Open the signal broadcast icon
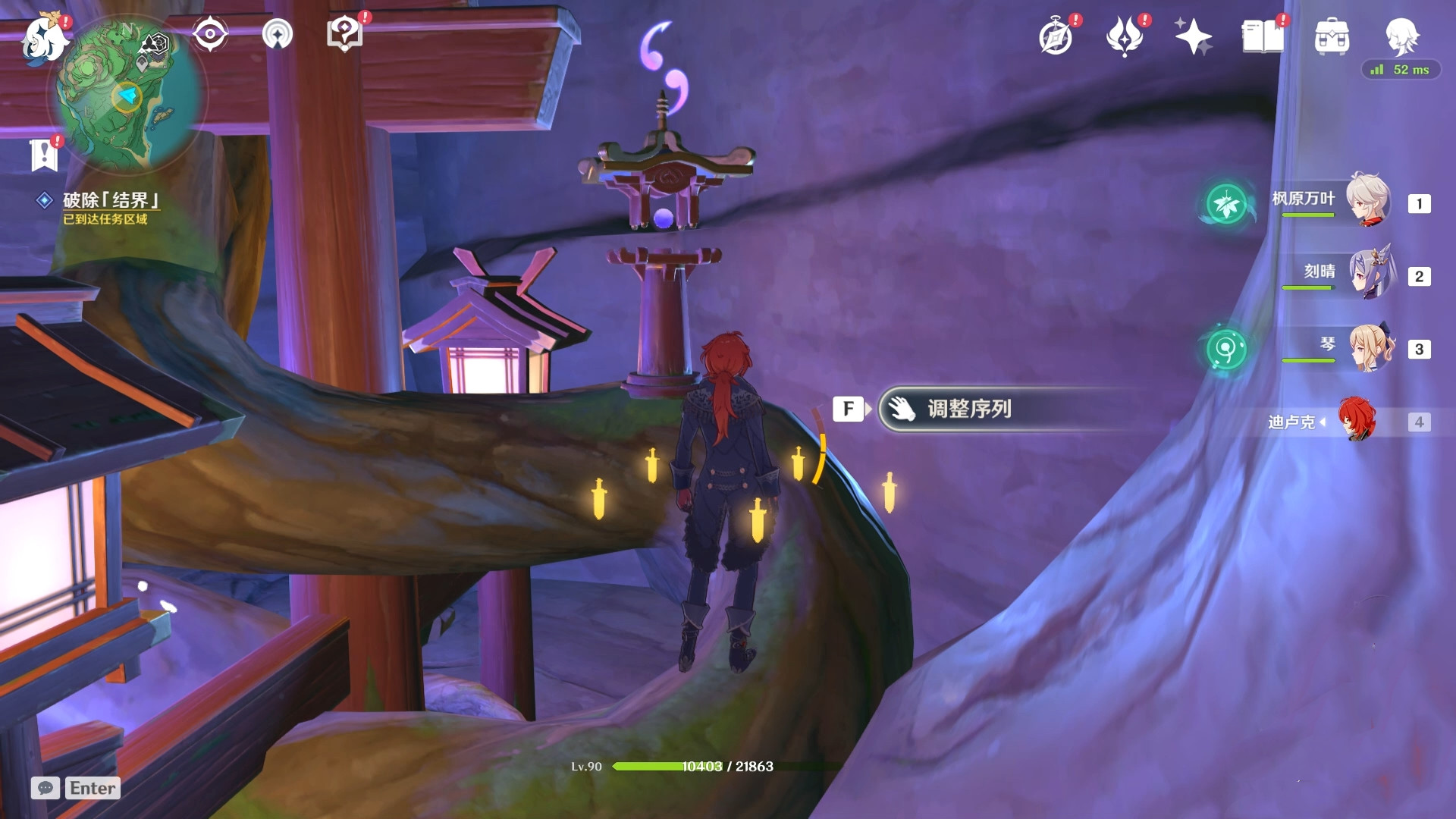Viewport: 1456px width, 819px height. pyautogui.click(x=277, y=34)
